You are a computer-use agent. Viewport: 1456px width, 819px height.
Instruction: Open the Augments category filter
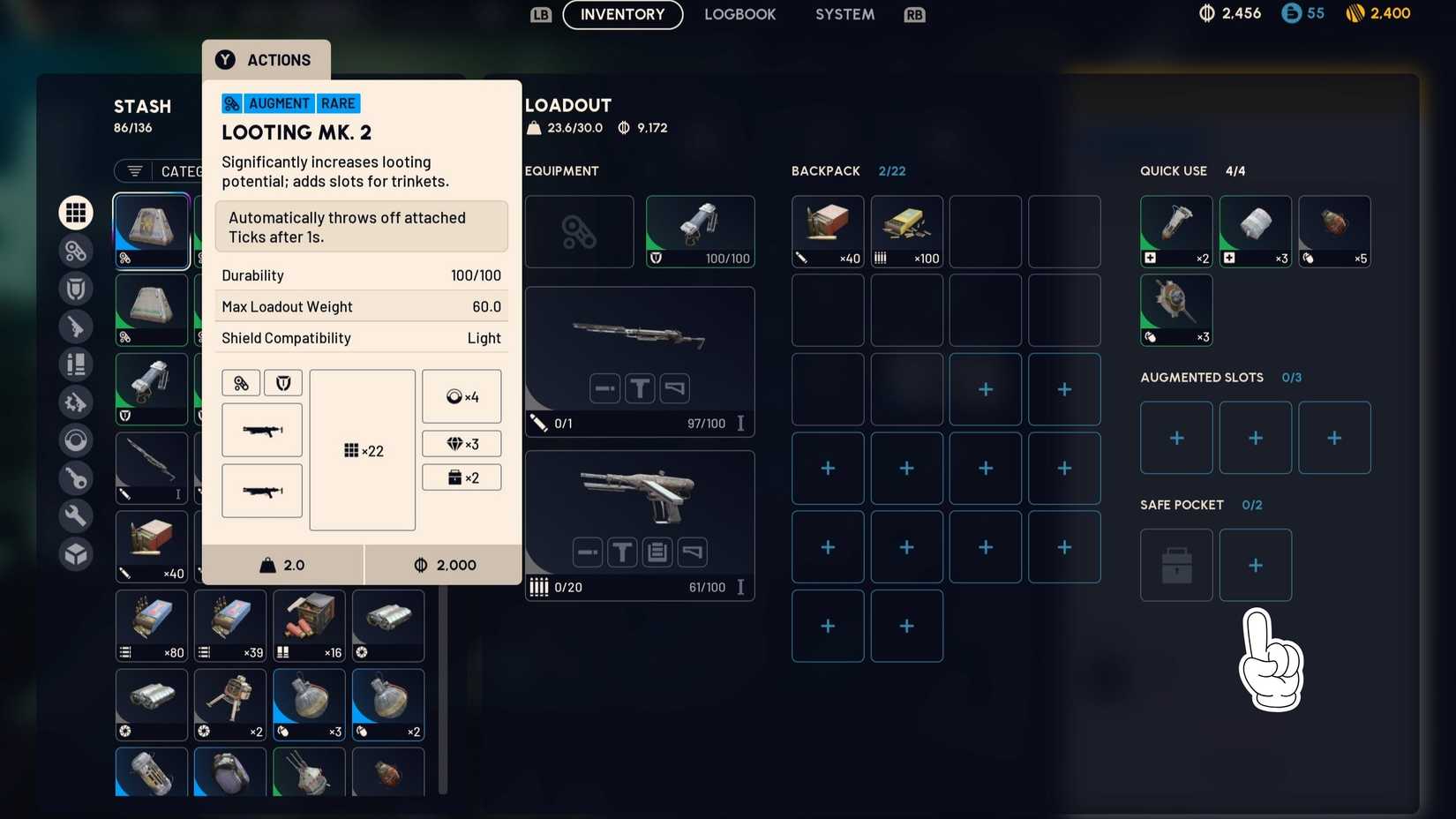75,250
